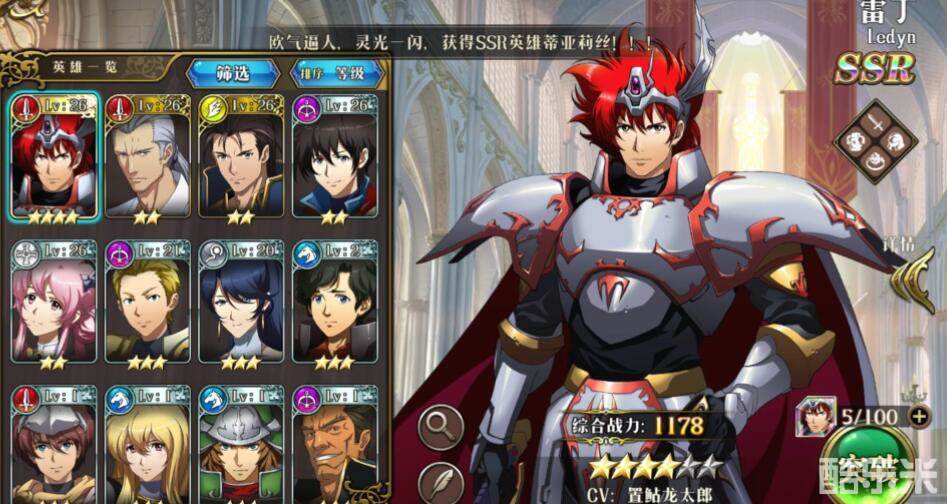The width and height of the screenshot is (947, 504).
Task: Select the hero wearing a silver helmet with brown hair
Action: tap(55, 445)
